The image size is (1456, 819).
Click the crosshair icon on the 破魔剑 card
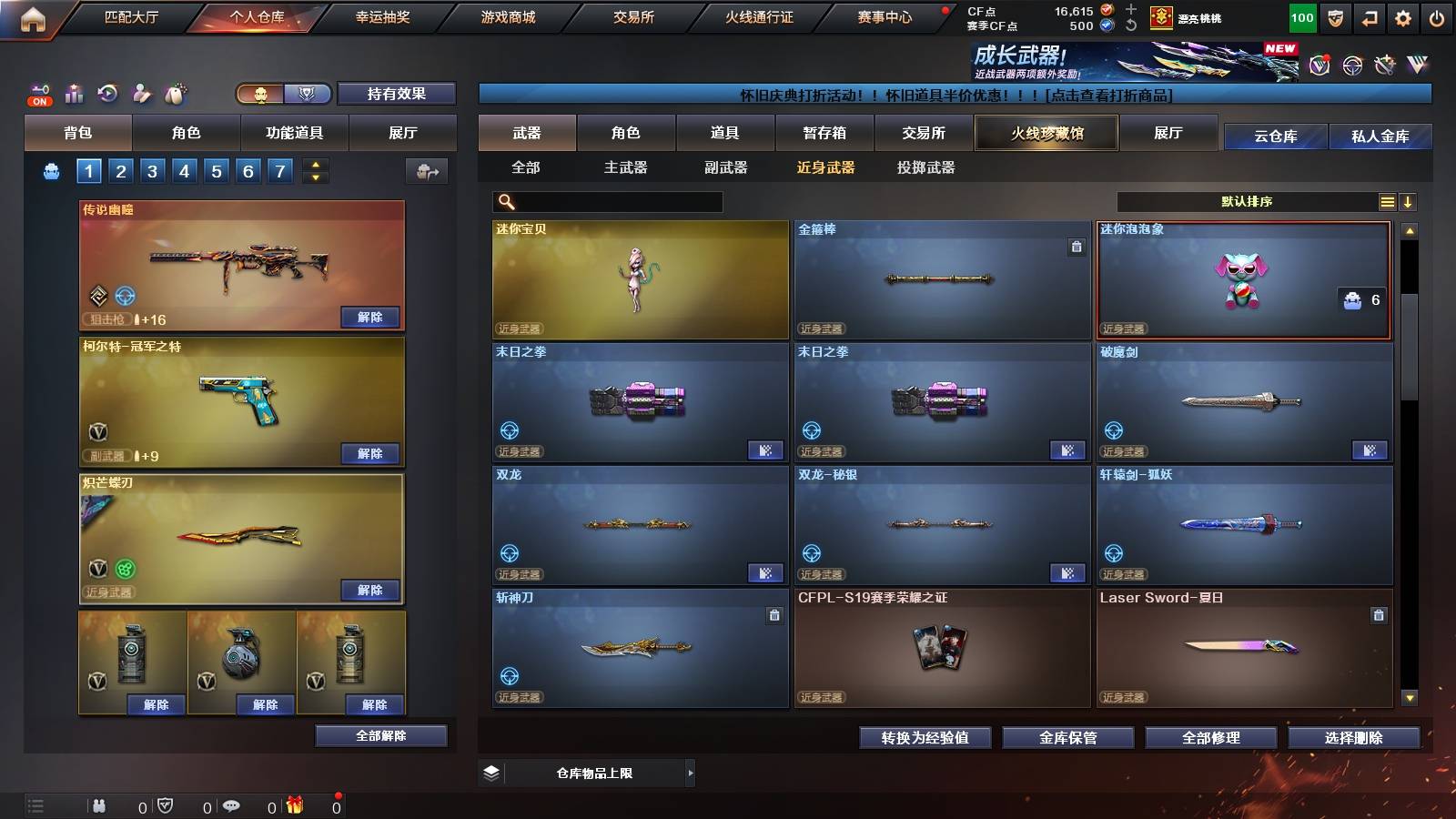point(1112,430)
